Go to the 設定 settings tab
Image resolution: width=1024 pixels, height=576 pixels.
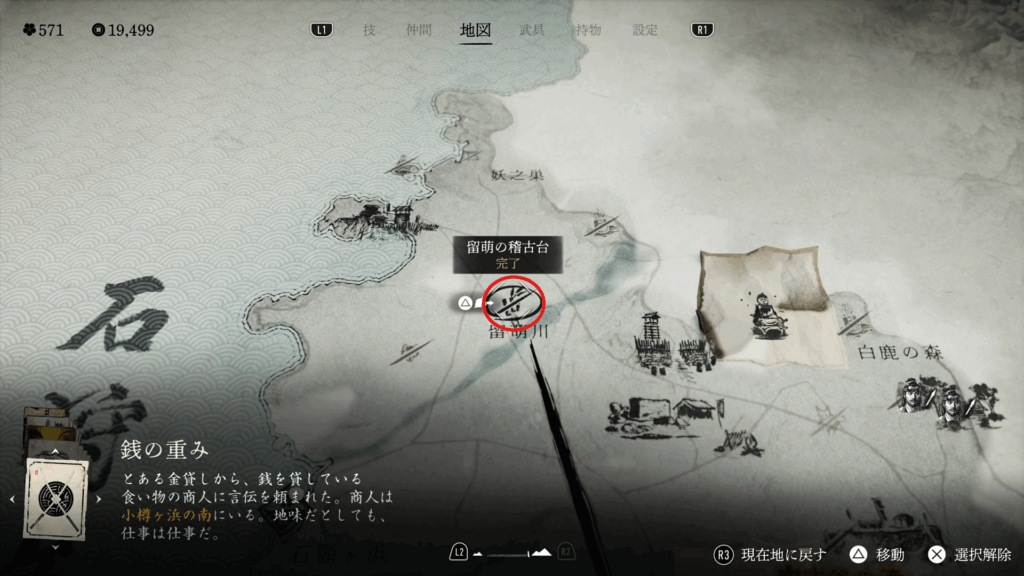(x=645, y=30)
